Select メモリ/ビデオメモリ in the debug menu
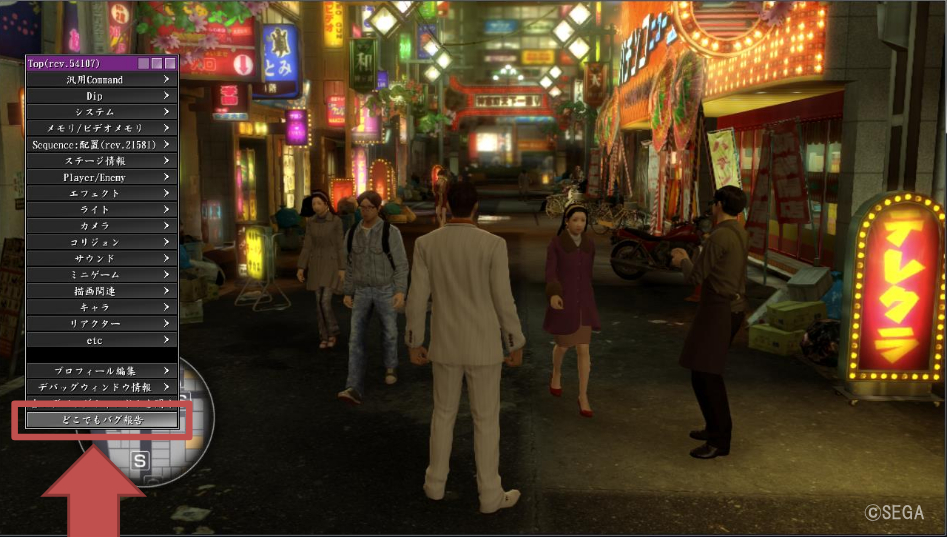 point(101,128)
